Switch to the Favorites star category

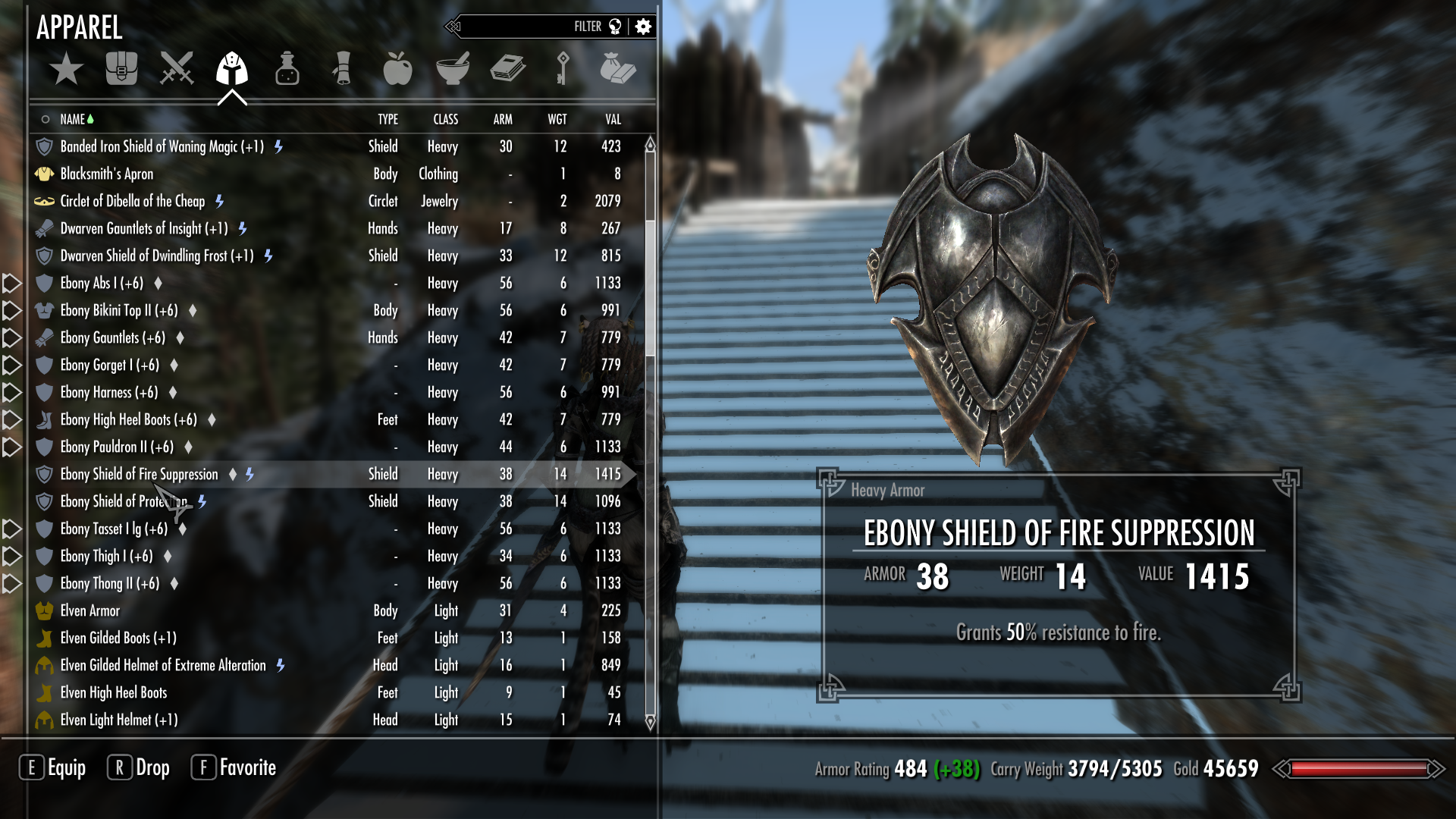click(x=67, y=69)
